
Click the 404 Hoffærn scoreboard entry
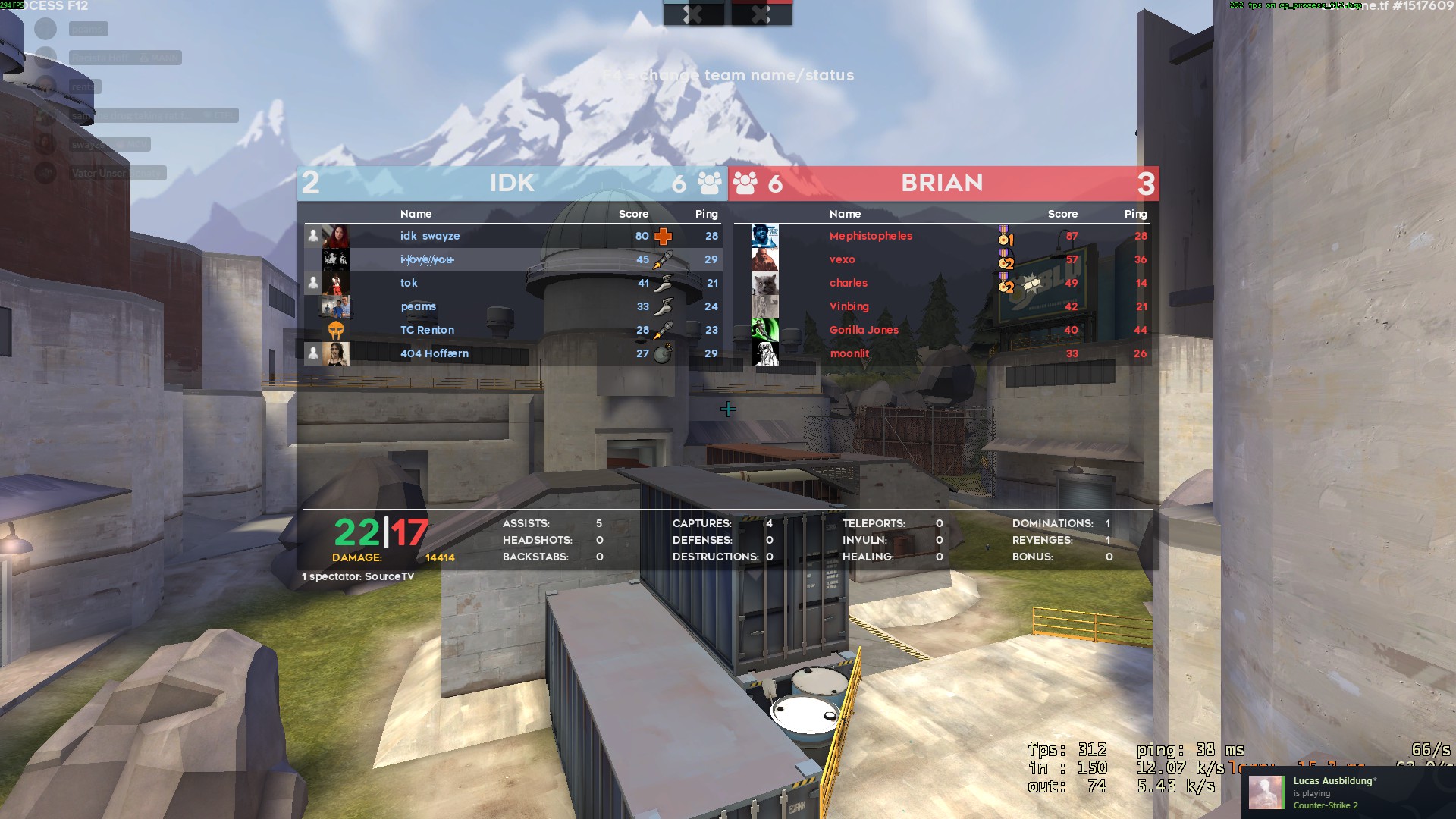[435, 353]
